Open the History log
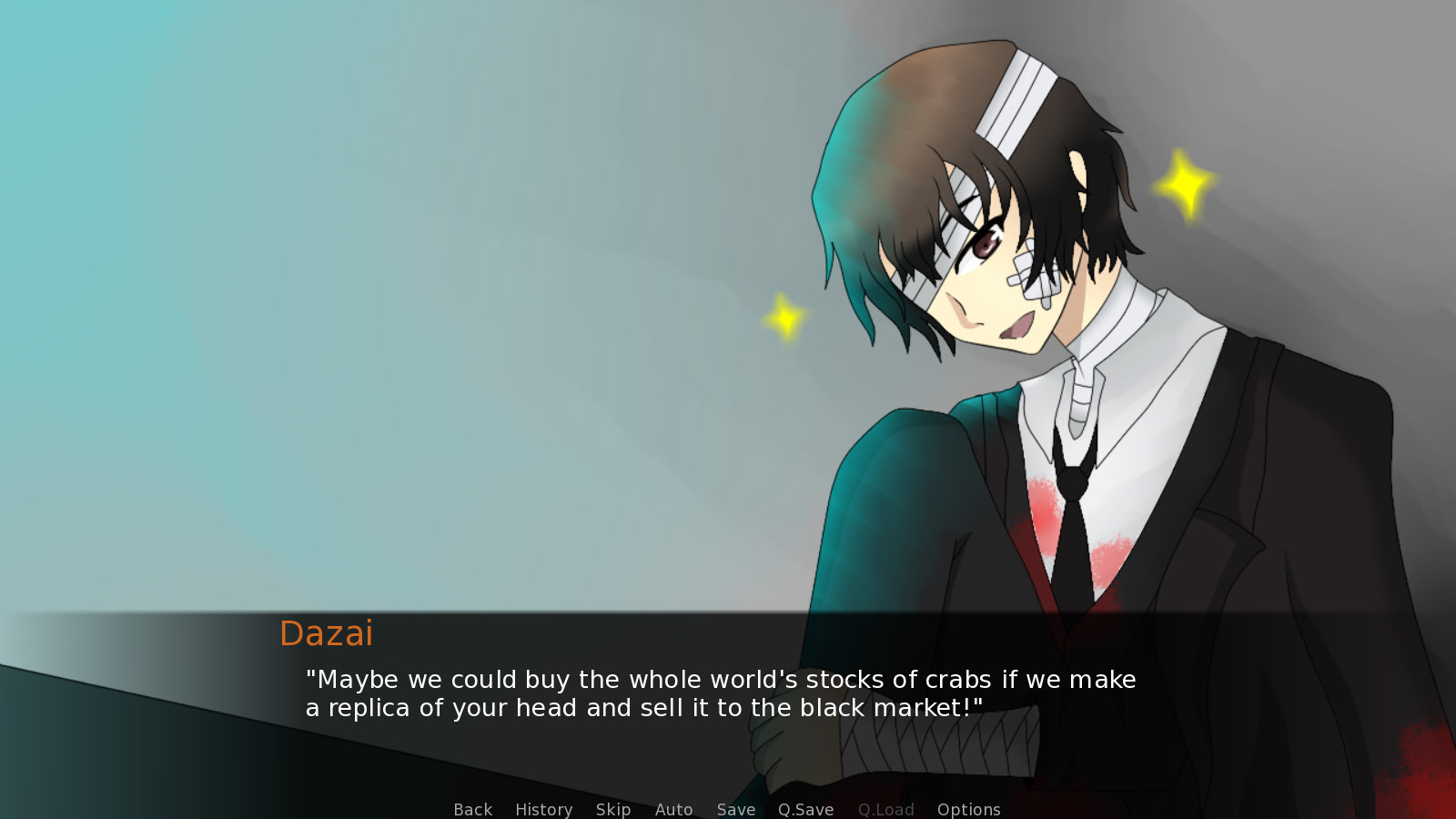Screen dimensions: 1456x819 (x=543, y=809)
